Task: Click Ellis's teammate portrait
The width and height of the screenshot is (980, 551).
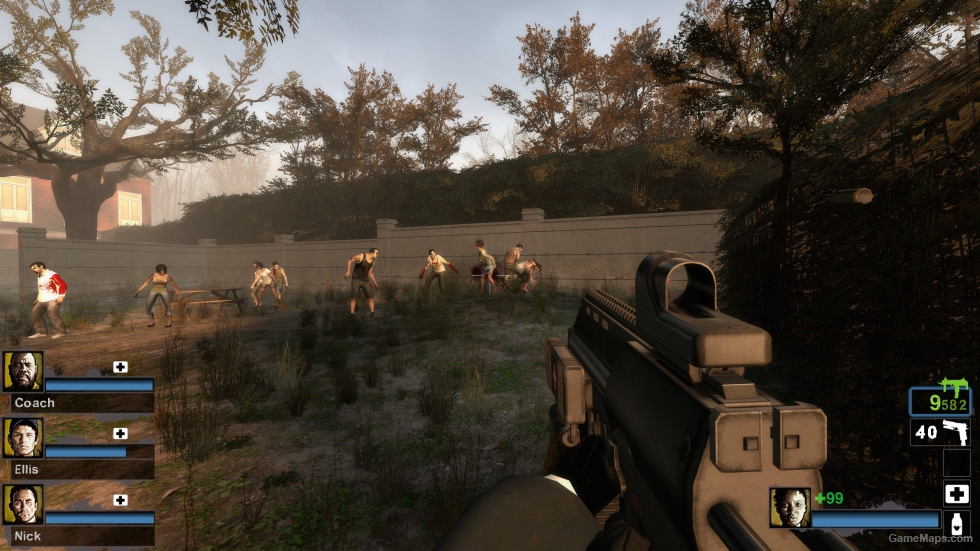Action: [x=23, y=438]
